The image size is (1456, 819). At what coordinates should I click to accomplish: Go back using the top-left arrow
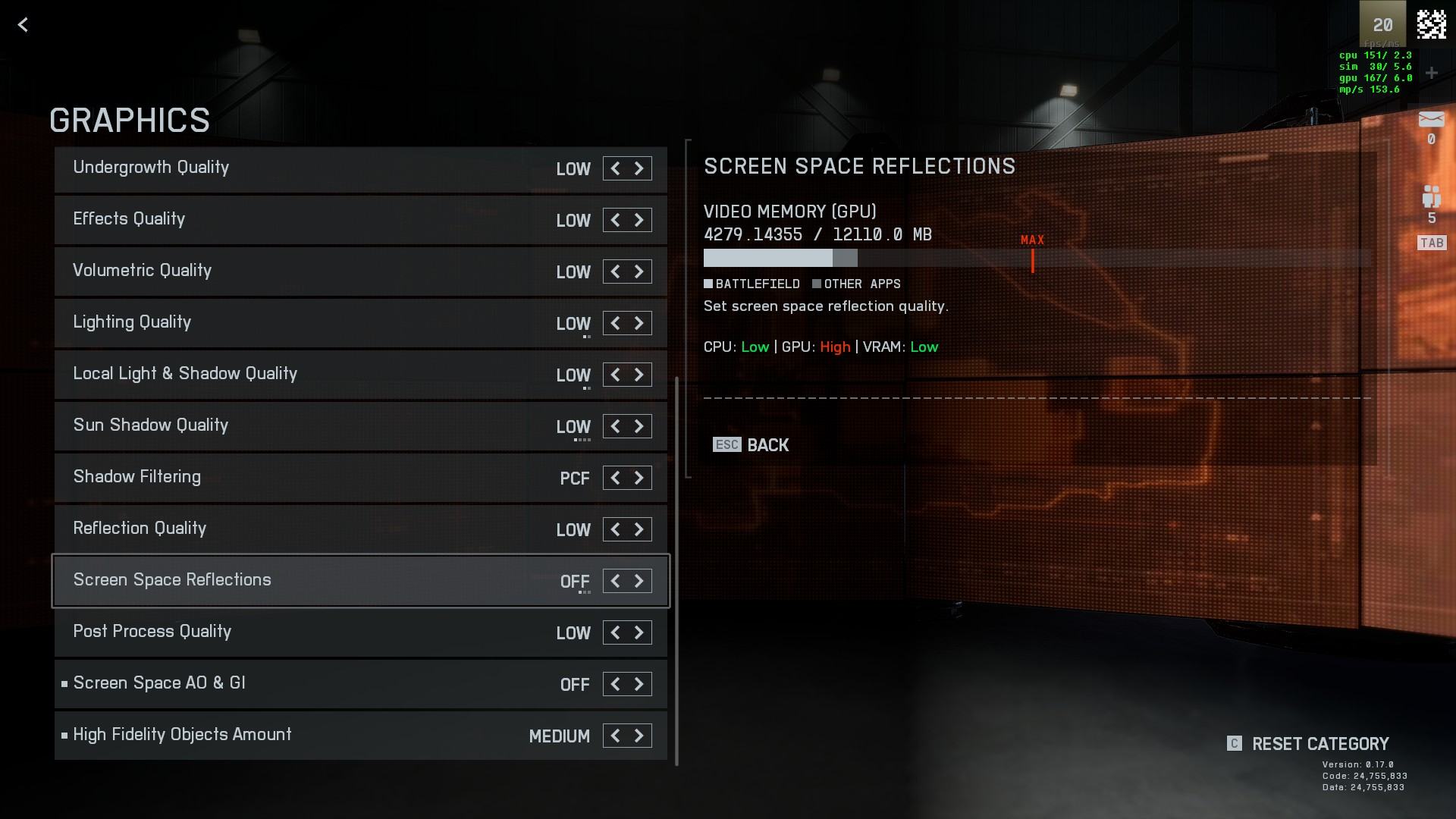click(x=23, y=25)
